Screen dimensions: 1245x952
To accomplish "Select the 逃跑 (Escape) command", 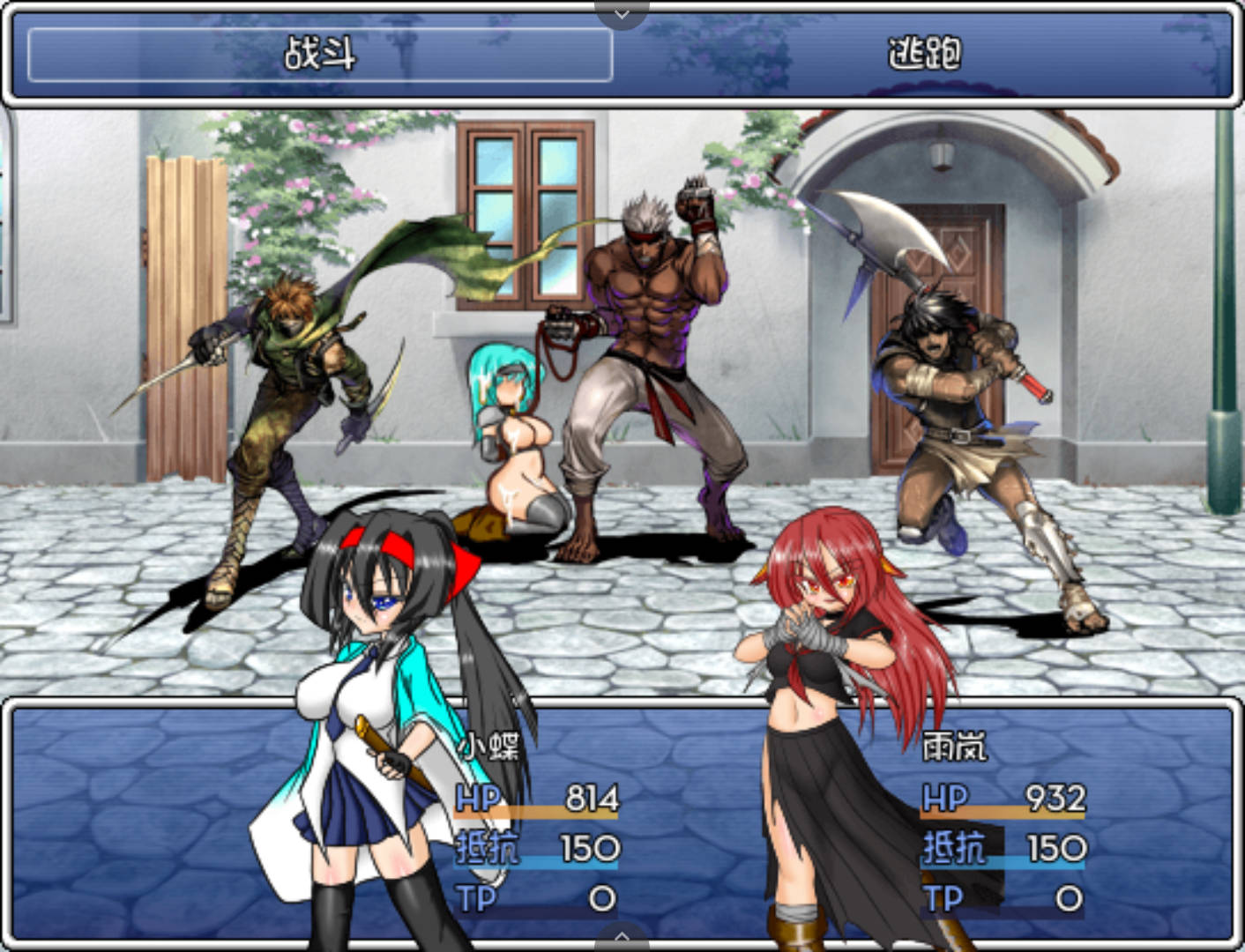I will tap(923, 55).
